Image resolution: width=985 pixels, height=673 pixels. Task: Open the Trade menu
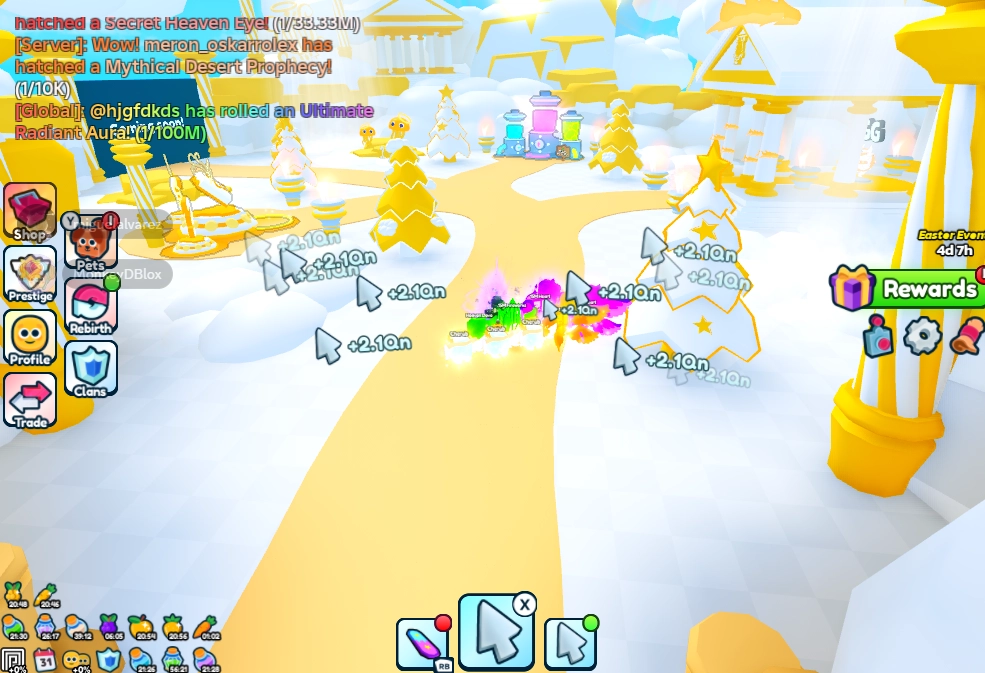pos(30,400)
